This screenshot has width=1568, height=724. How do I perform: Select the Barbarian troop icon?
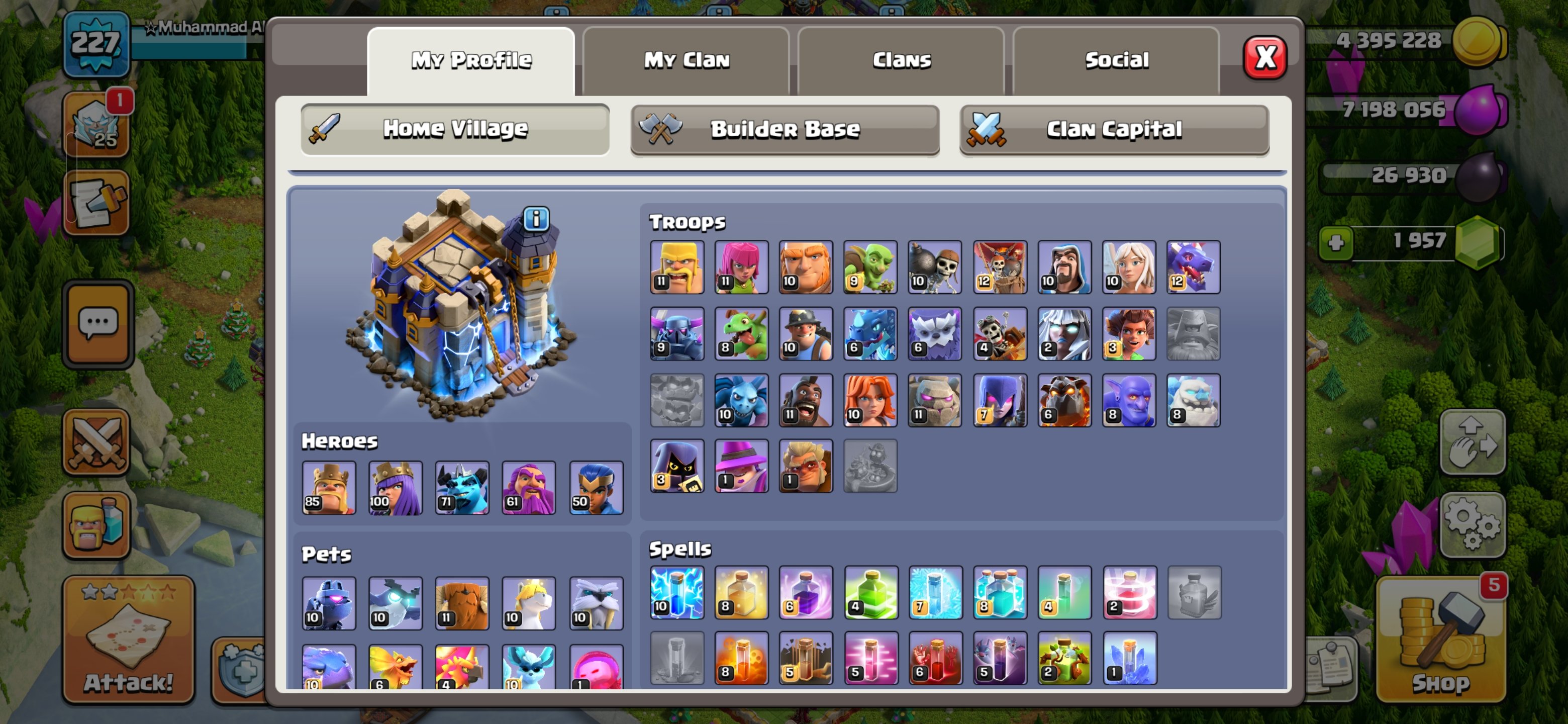(677, 266)
